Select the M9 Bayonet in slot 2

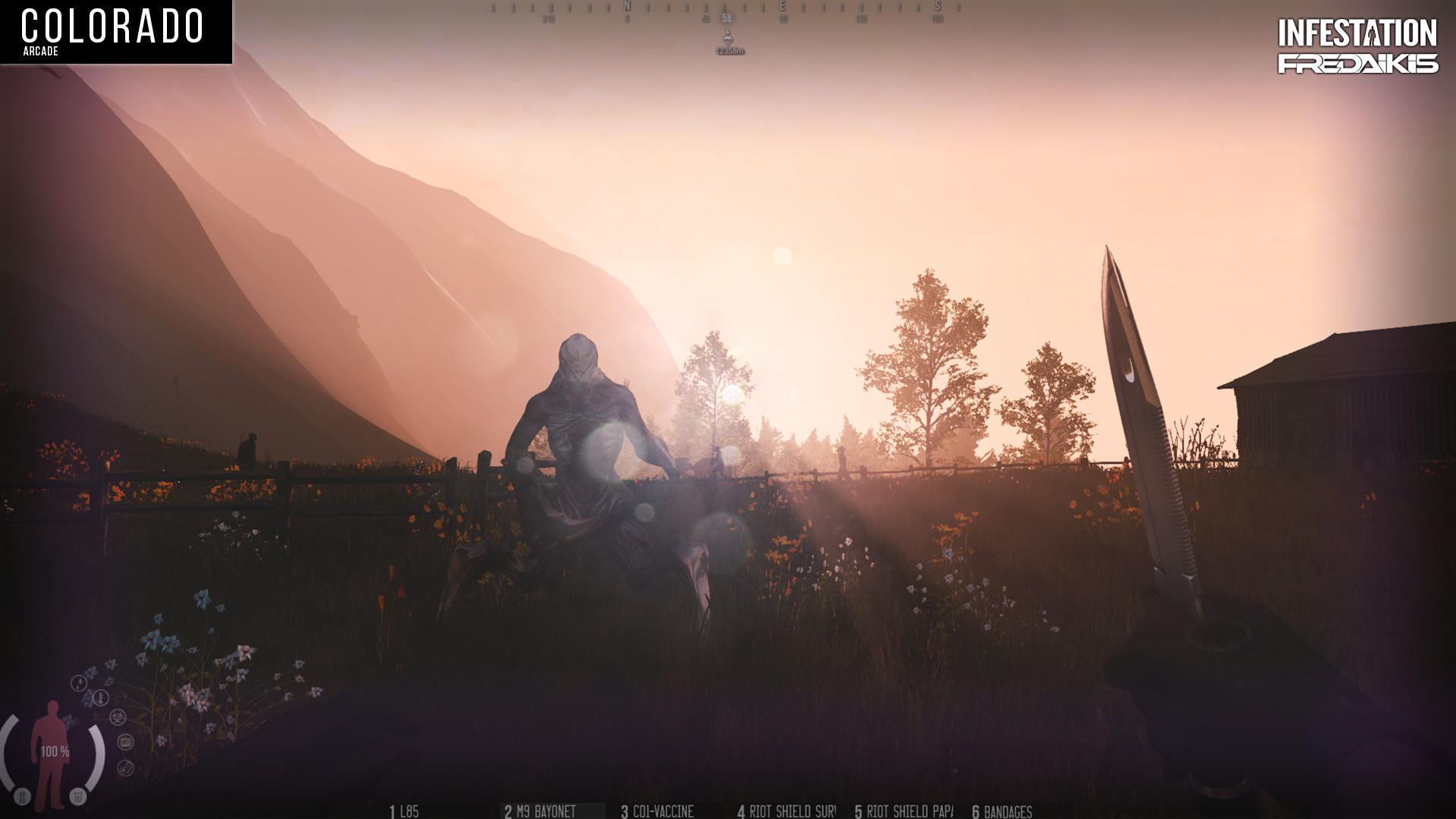[540, 810]
